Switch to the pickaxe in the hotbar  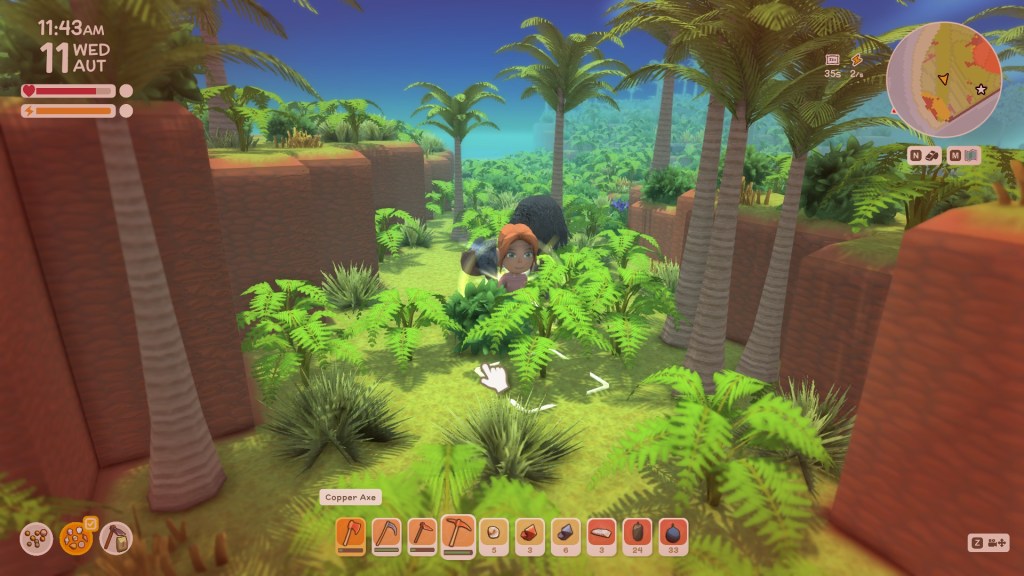point(458,534)
